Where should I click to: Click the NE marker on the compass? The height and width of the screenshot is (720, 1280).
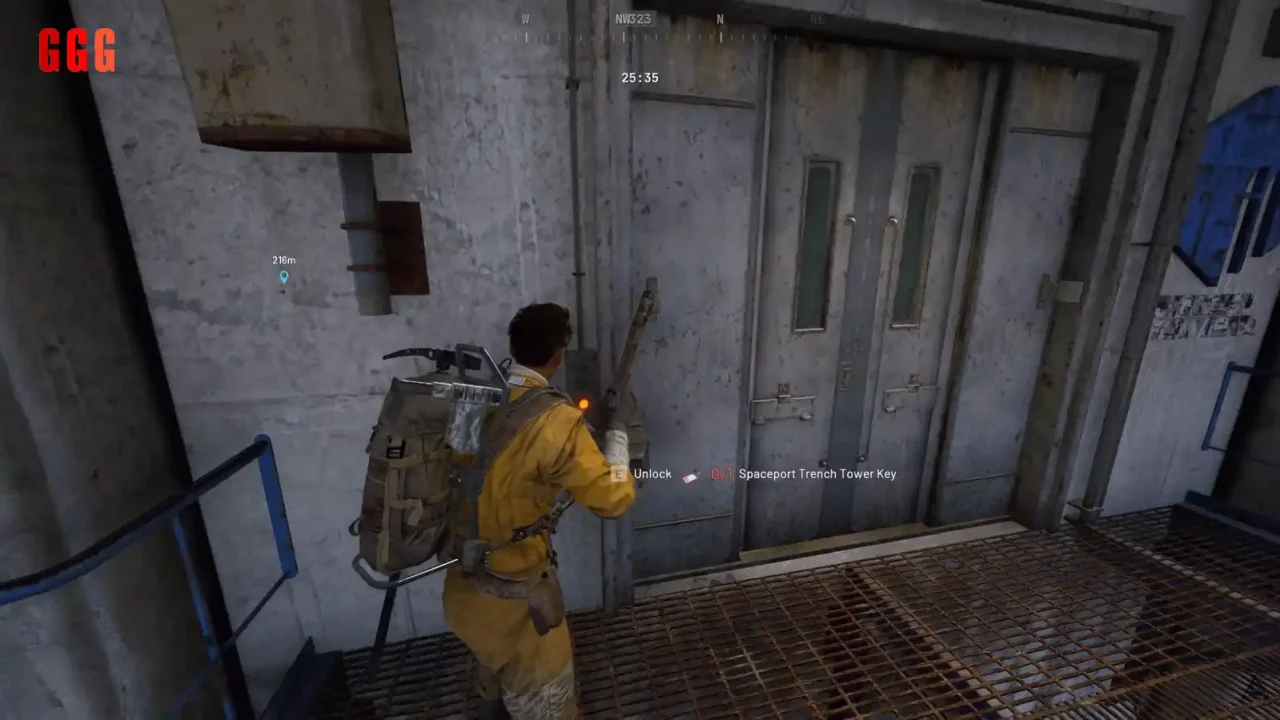818,18
